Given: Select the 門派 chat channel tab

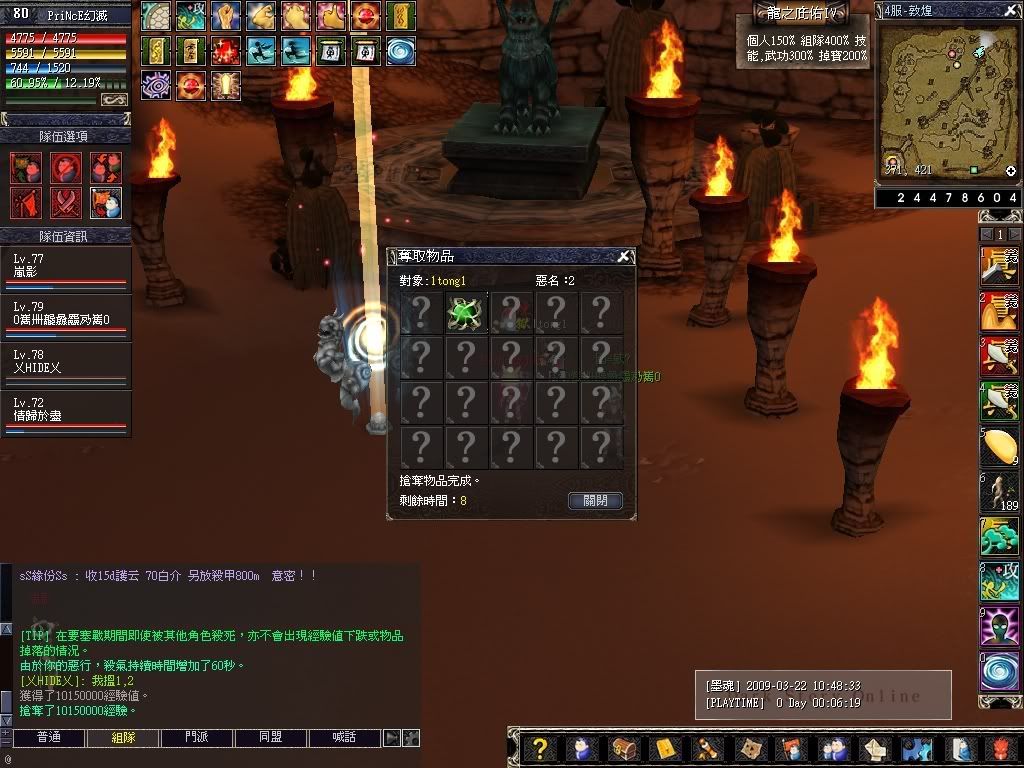Looking at the screenshot, I should [x=197, y=738].
